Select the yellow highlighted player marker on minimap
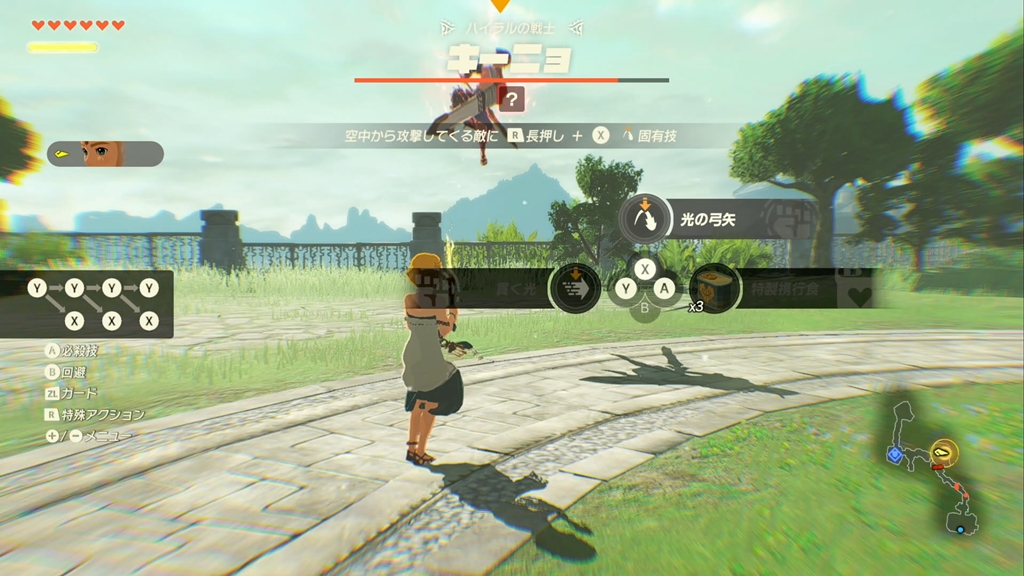This screenshot has height=576, width=1024. [x=942, y=452]
